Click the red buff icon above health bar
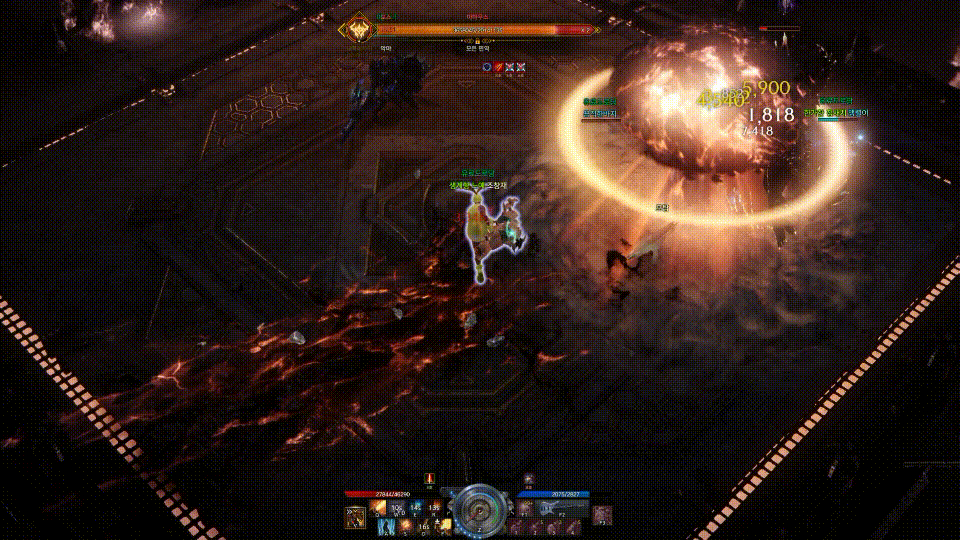 [430, 479]
